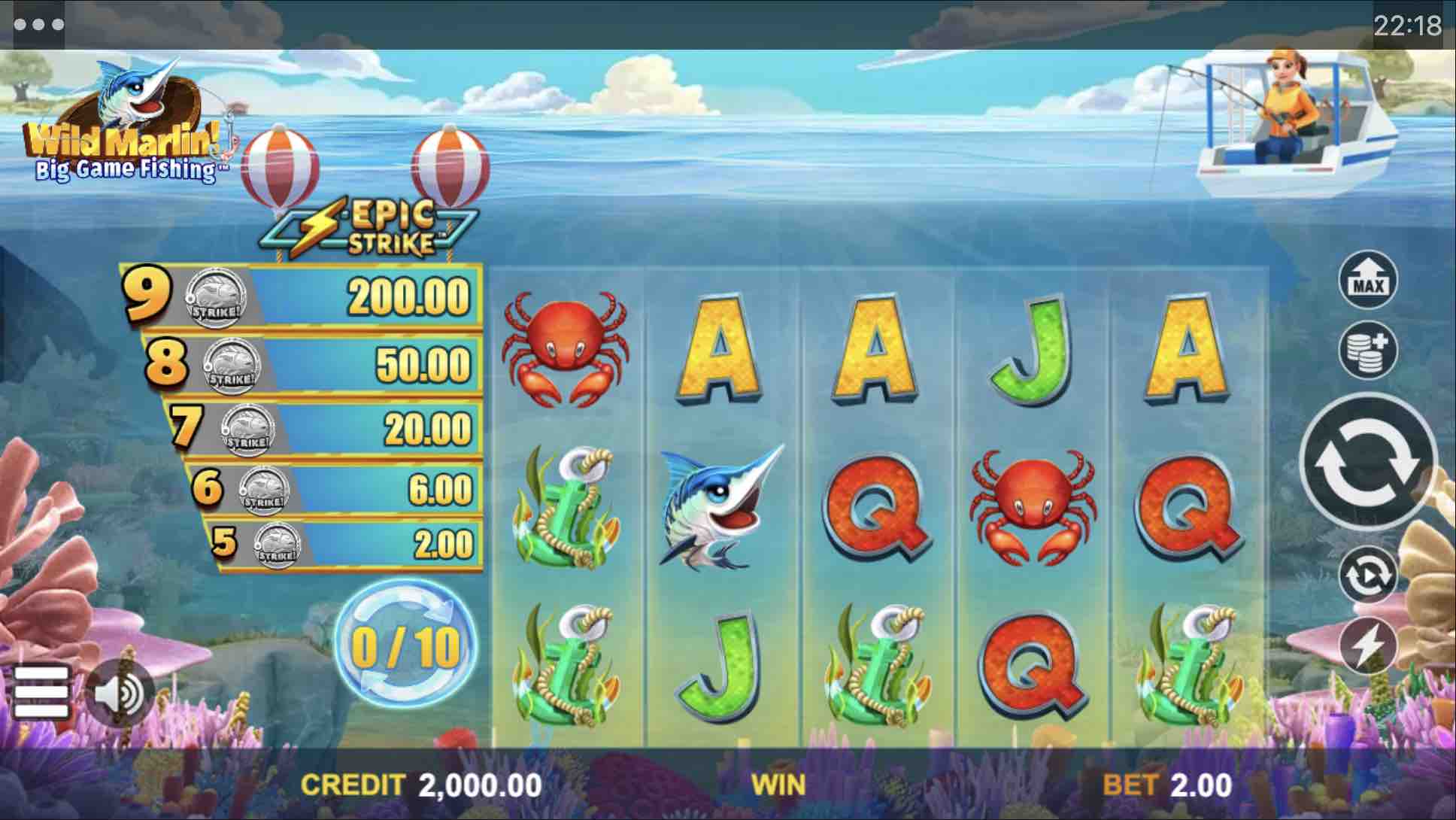Toggle the sound speaker icon
The image size is (1456, 820).
pos(120,693)
